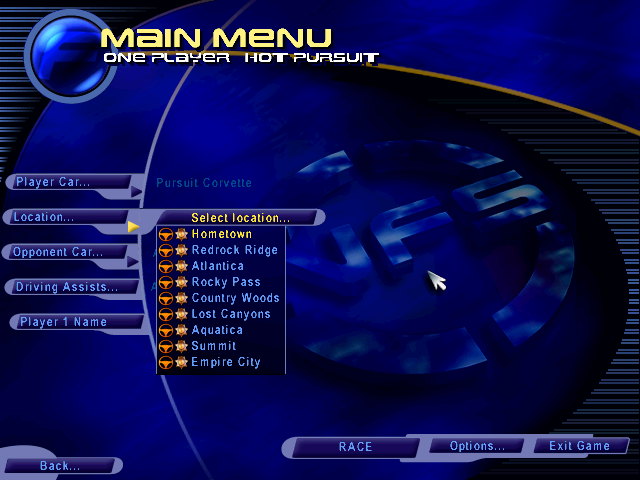This screenshot has height=480, width=640.
Task: Open the Player Car menu
Action: click(x=53, y=182)
